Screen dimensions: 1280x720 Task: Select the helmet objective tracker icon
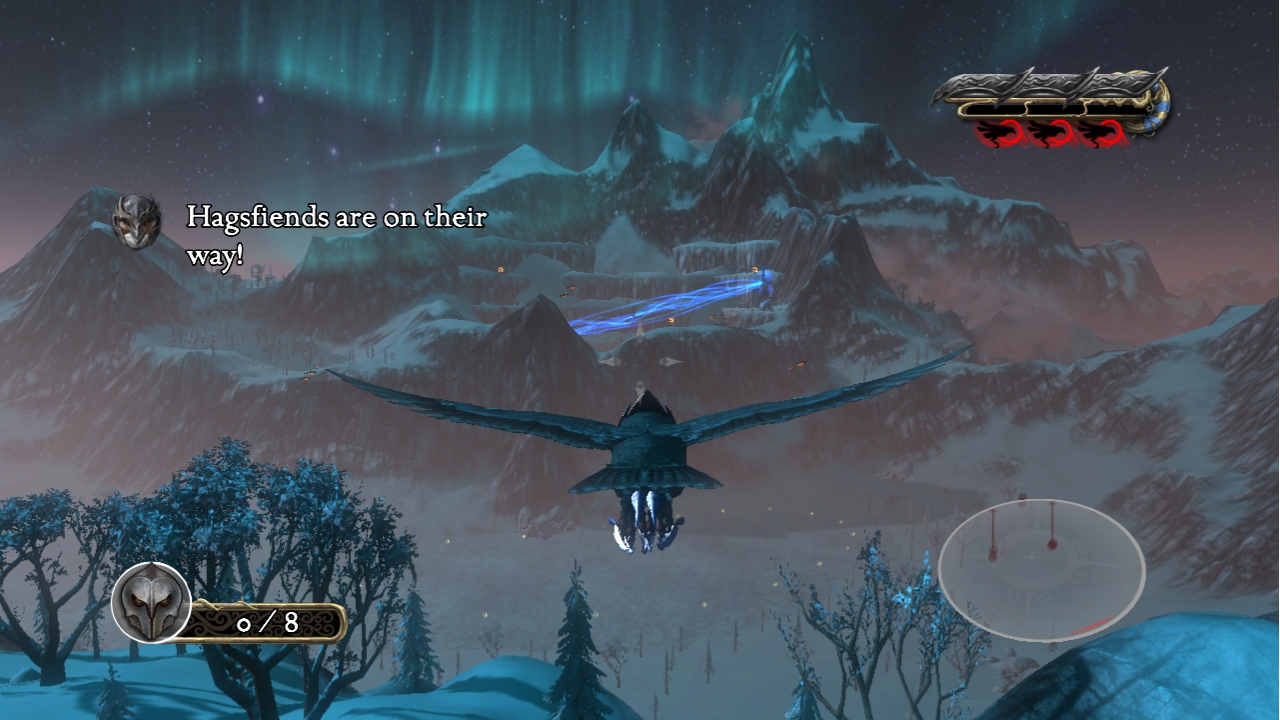tap(152, 602)
